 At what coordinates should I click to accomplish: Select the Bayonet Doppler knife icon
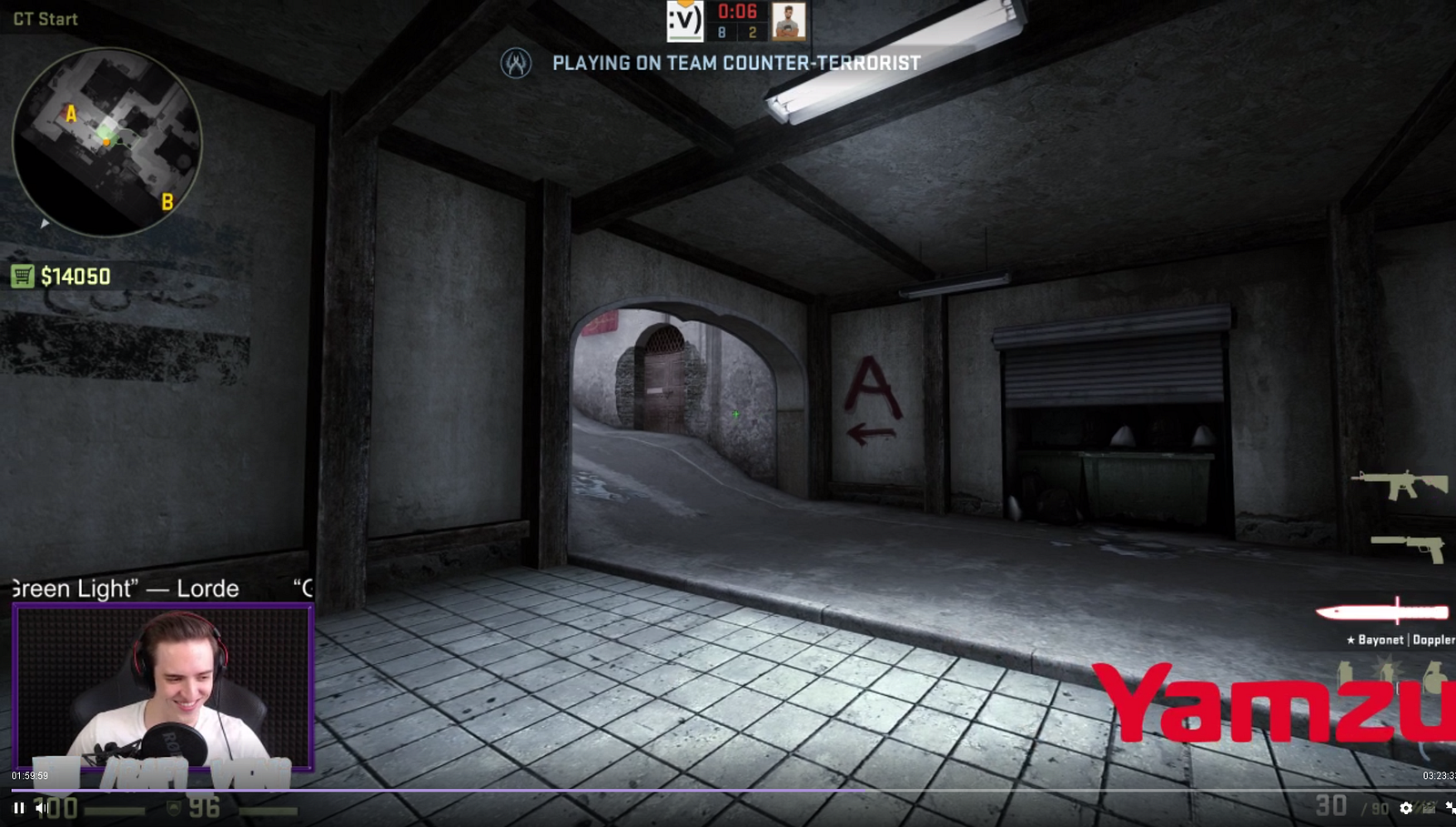tap(1383, 611)
